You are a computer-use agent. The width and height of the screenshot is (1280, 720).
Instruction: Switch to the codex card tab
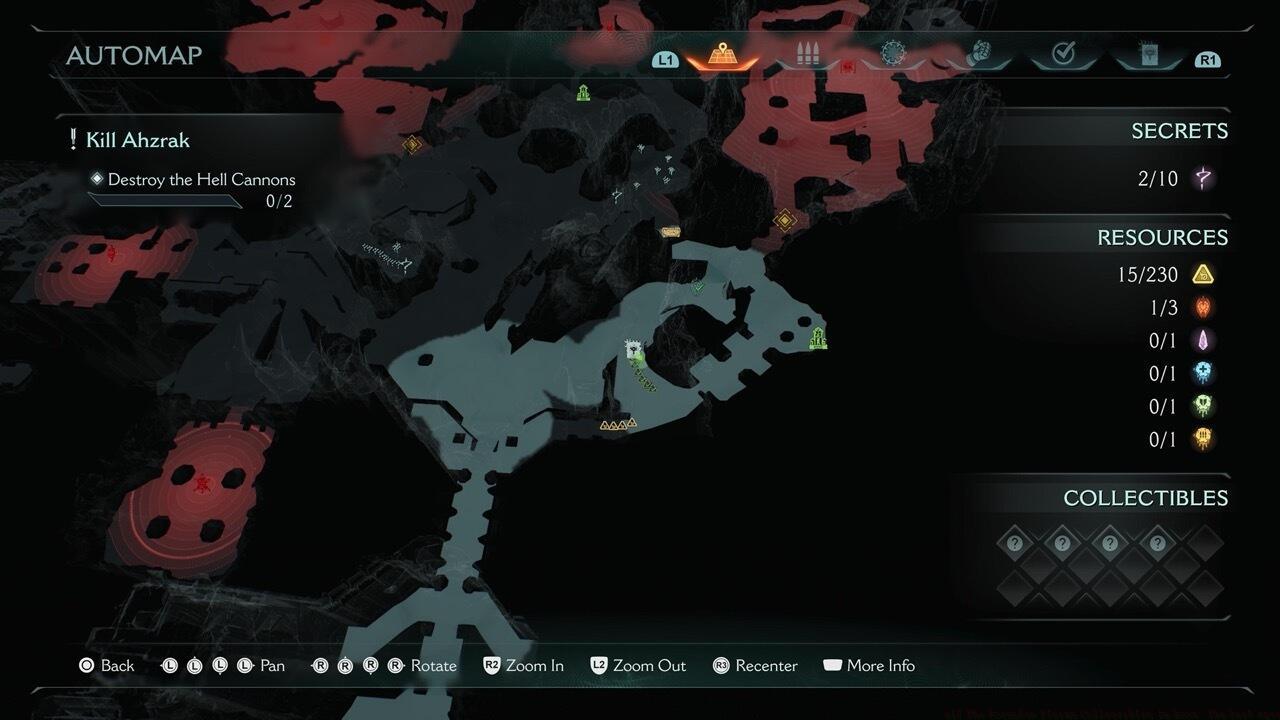[x=1148, y=55]
